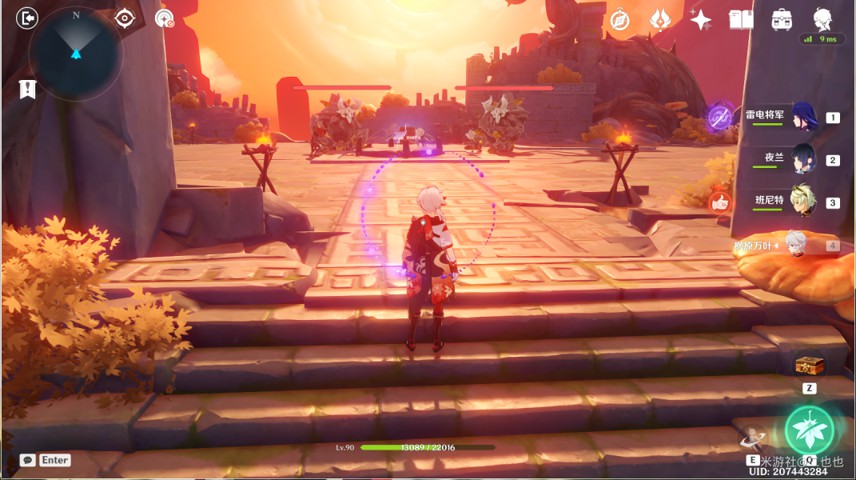Open the Adventurer Handbook book icon
The height and width of the screenshot is (480, 856).
tap(741, 20)
